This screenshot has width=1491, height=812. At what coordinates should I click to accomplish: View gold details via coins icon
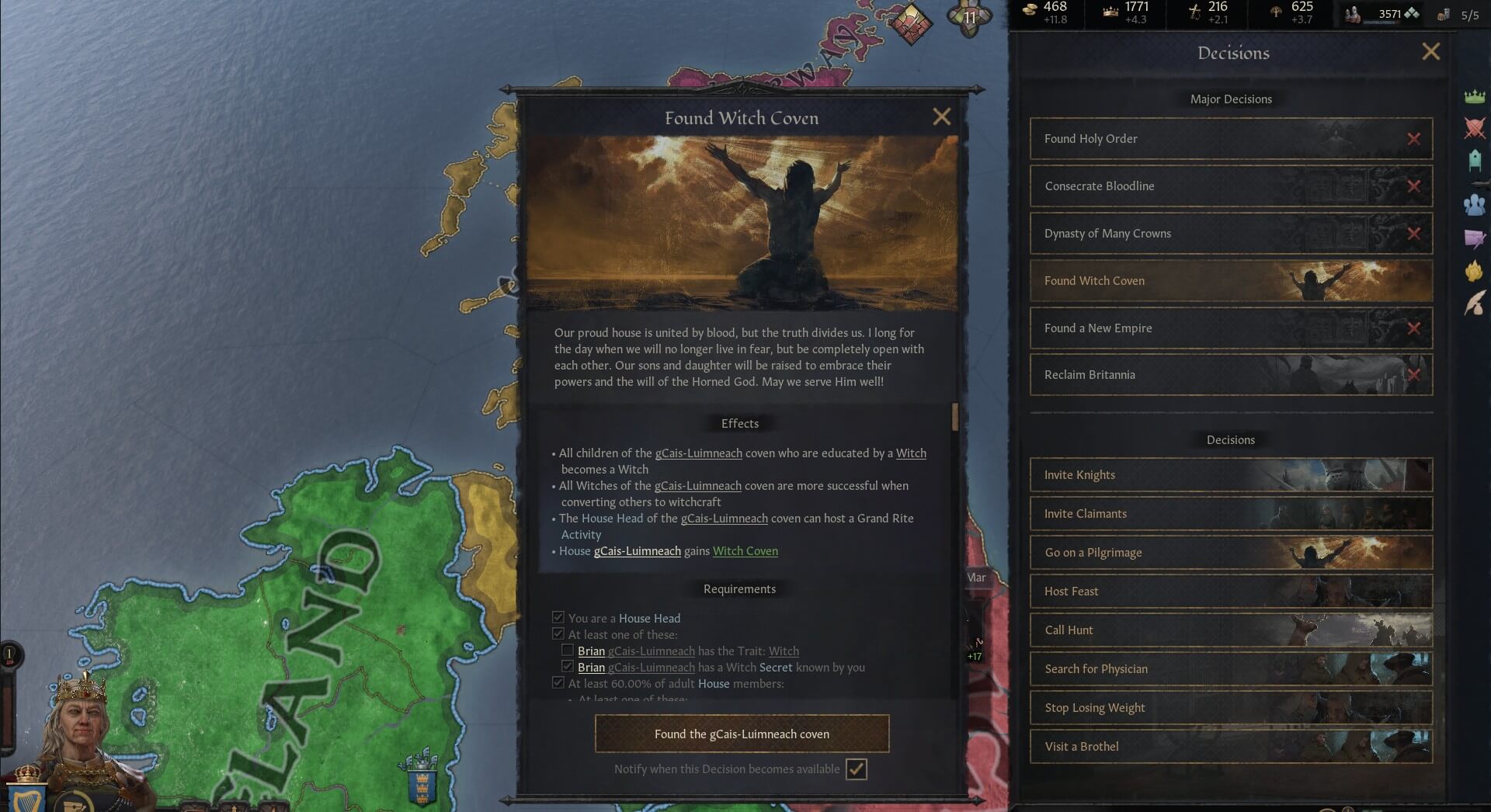[x=1030, y=12]
